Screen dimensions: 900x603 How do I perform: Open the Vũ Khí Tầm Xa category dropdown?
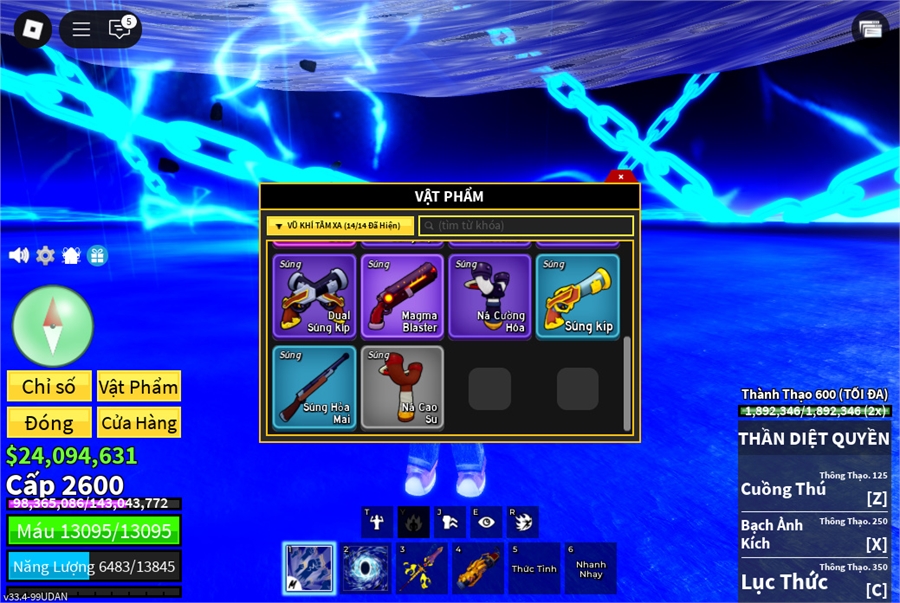click(340, 226)
